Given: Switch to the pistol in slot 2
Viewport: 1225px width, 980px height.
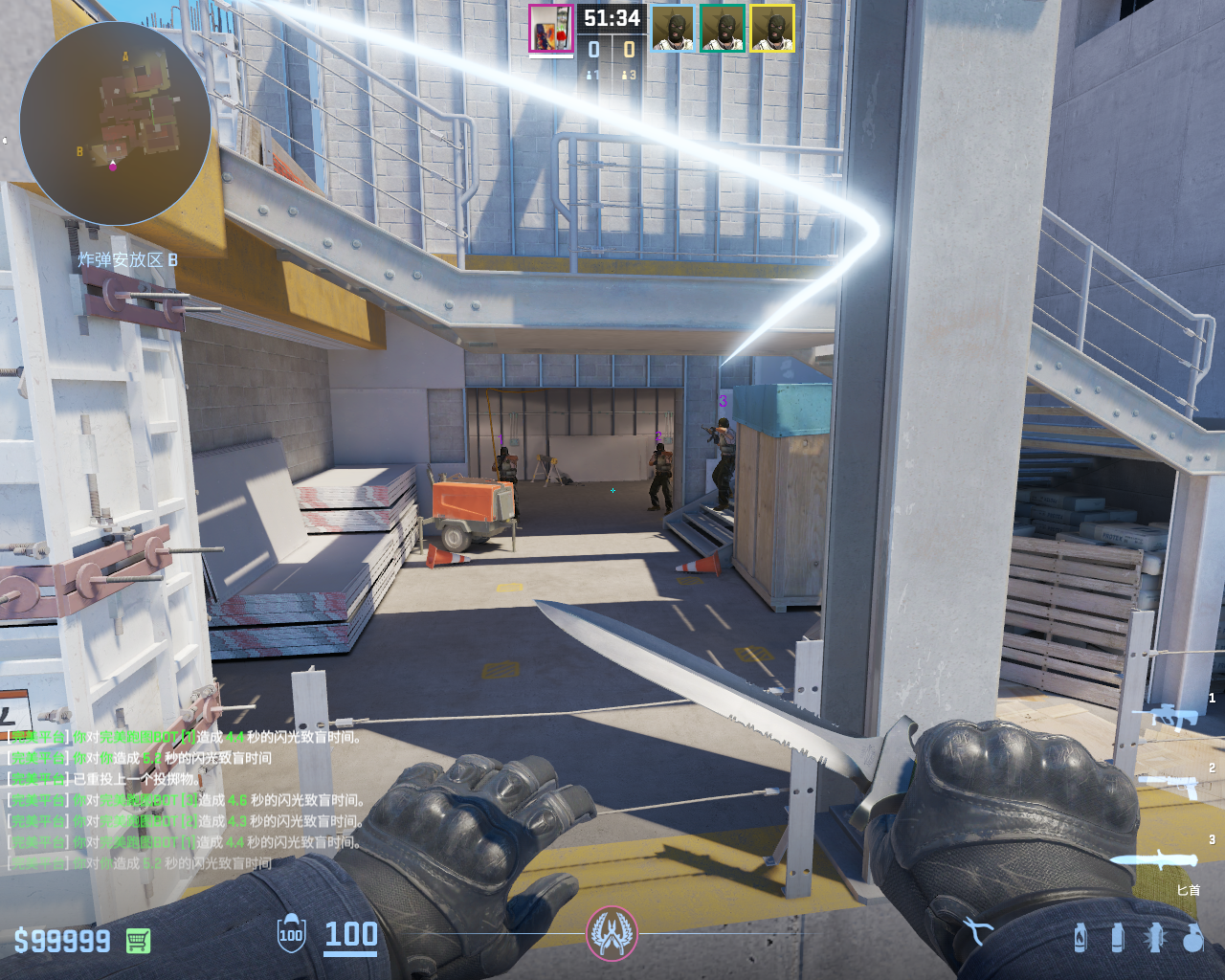Looking at the screenshot, I should 1173,783.
